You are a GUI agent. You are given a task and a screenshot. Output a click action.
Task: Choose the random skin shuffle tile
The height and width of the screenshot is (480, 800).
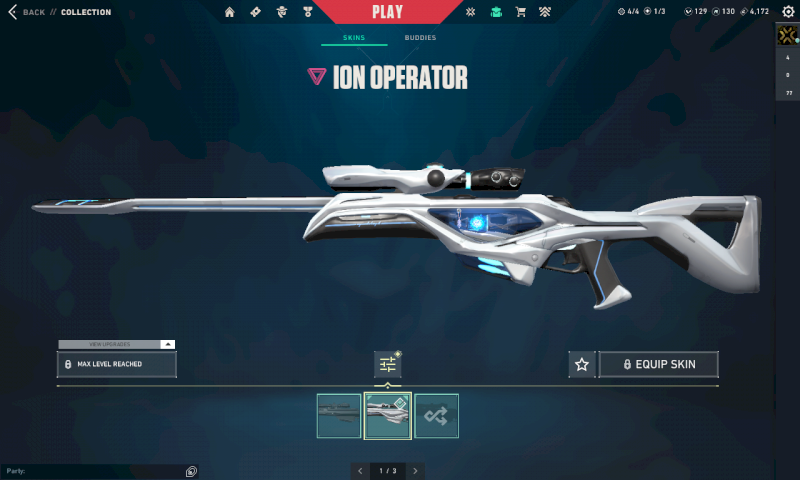tap(436, 416)
